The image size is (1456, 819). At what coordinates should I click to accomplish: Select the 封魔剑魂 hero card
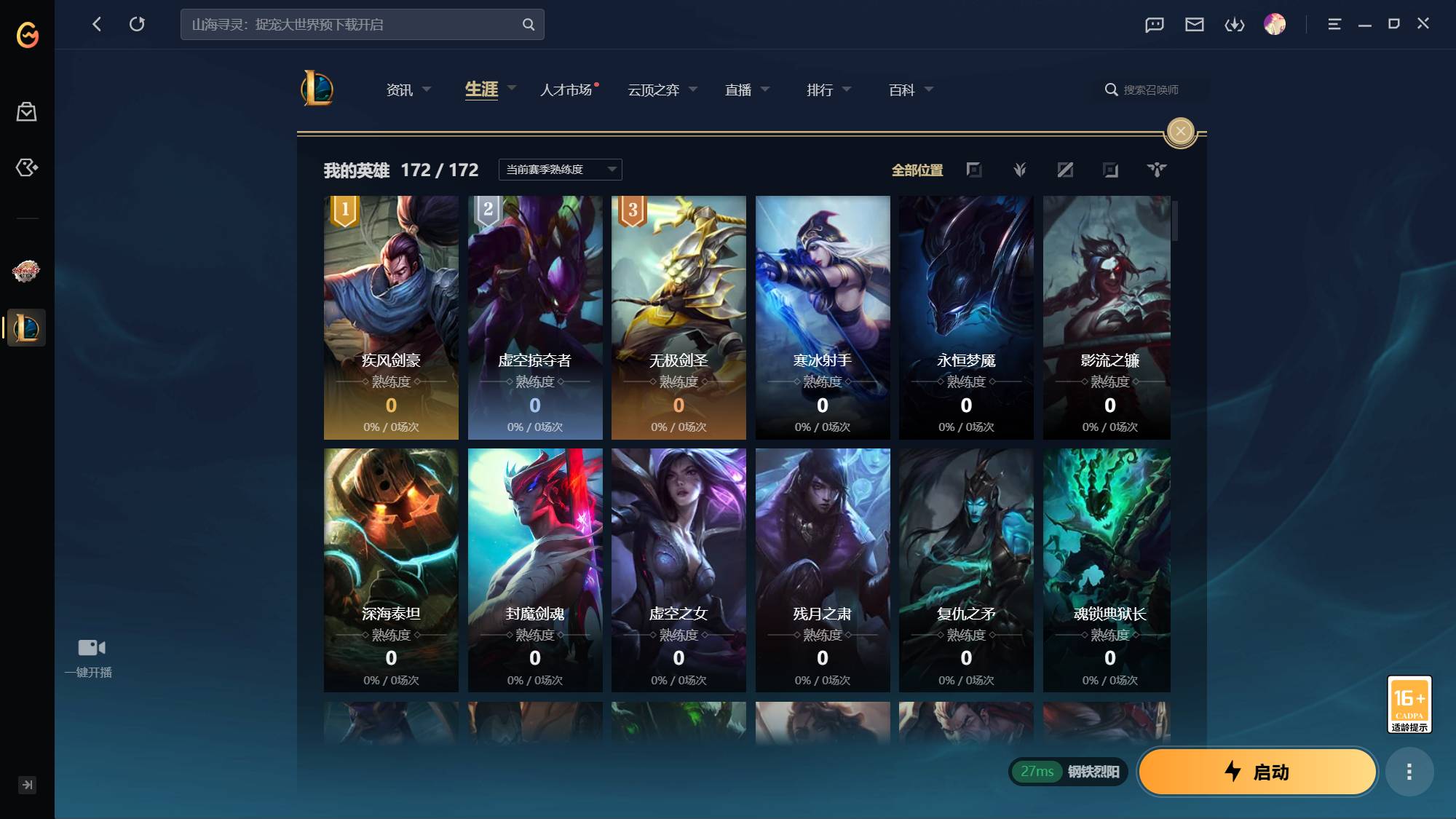tap(535, 570)
